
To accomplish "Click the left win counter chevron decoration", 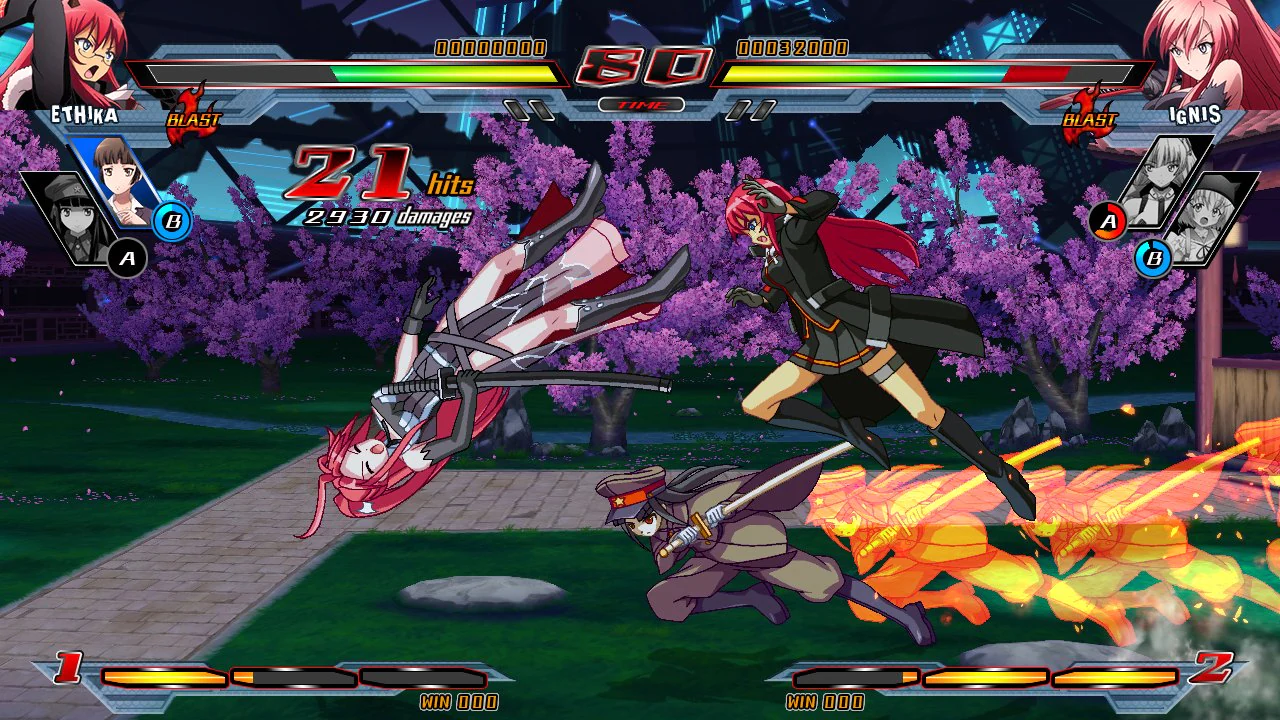I will (x=67, y=668).
